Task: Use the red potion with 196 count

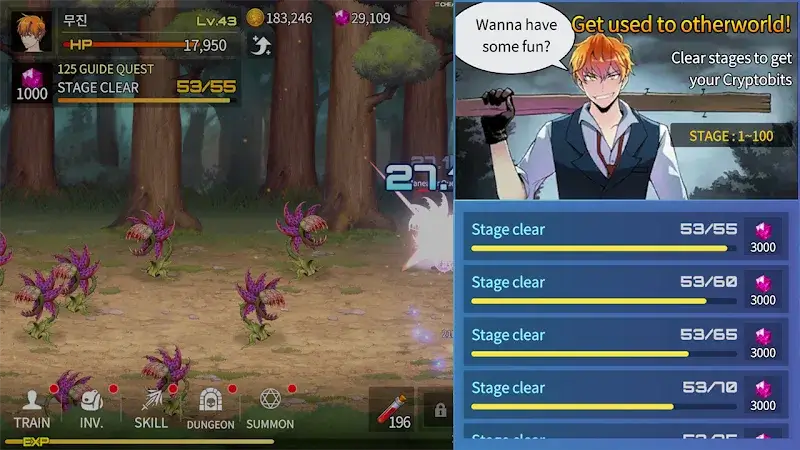Action: [392, 409]
